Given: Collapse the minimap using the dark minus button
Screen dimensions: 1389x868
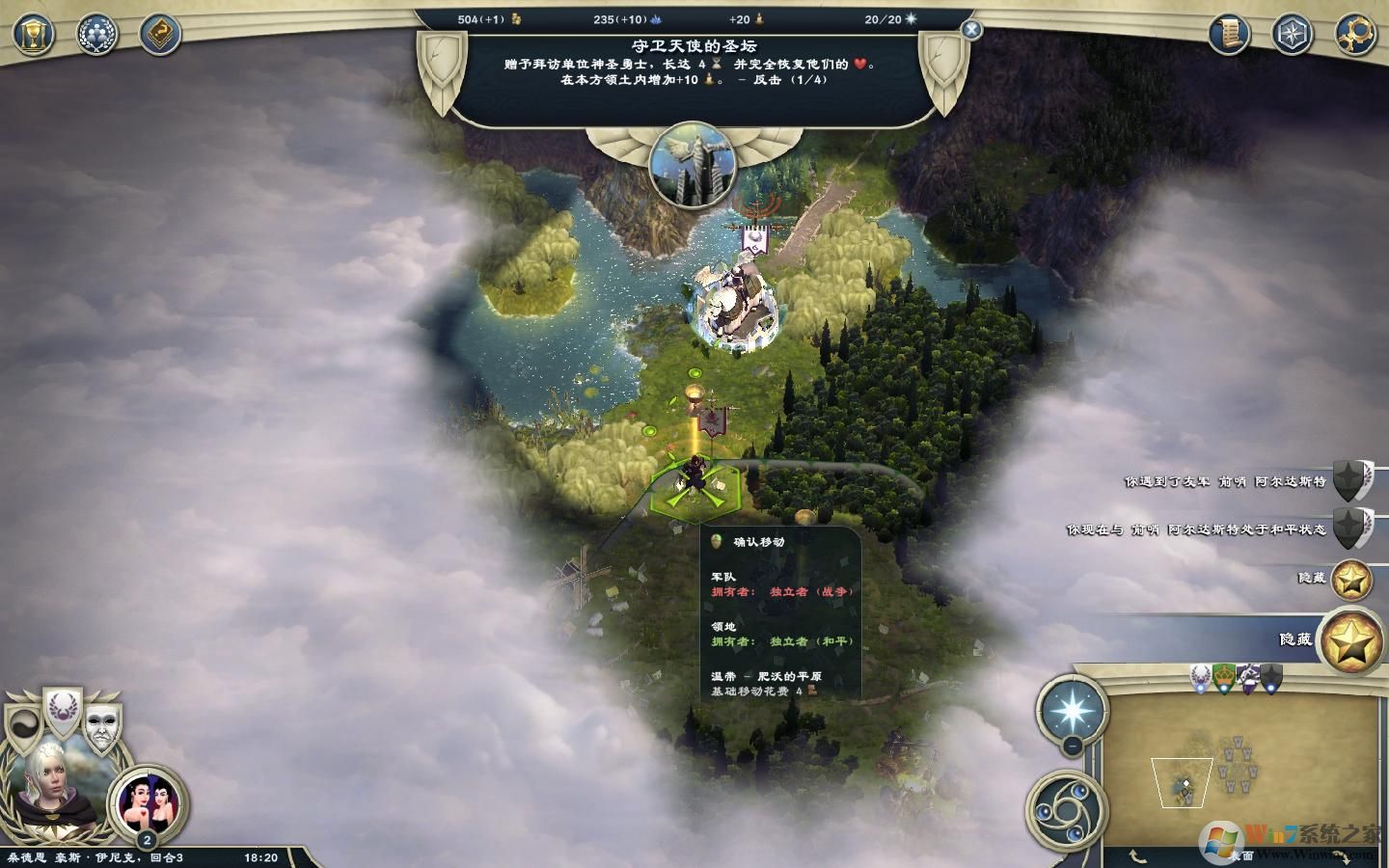Looking at the screenshot, I should [1072, 745].
